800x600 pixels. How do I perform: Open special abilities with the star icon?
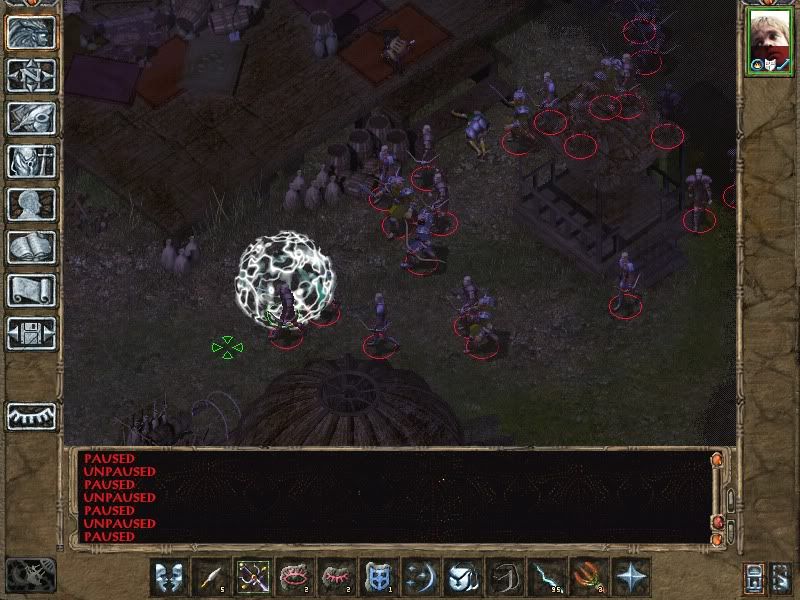coord(631,577)
